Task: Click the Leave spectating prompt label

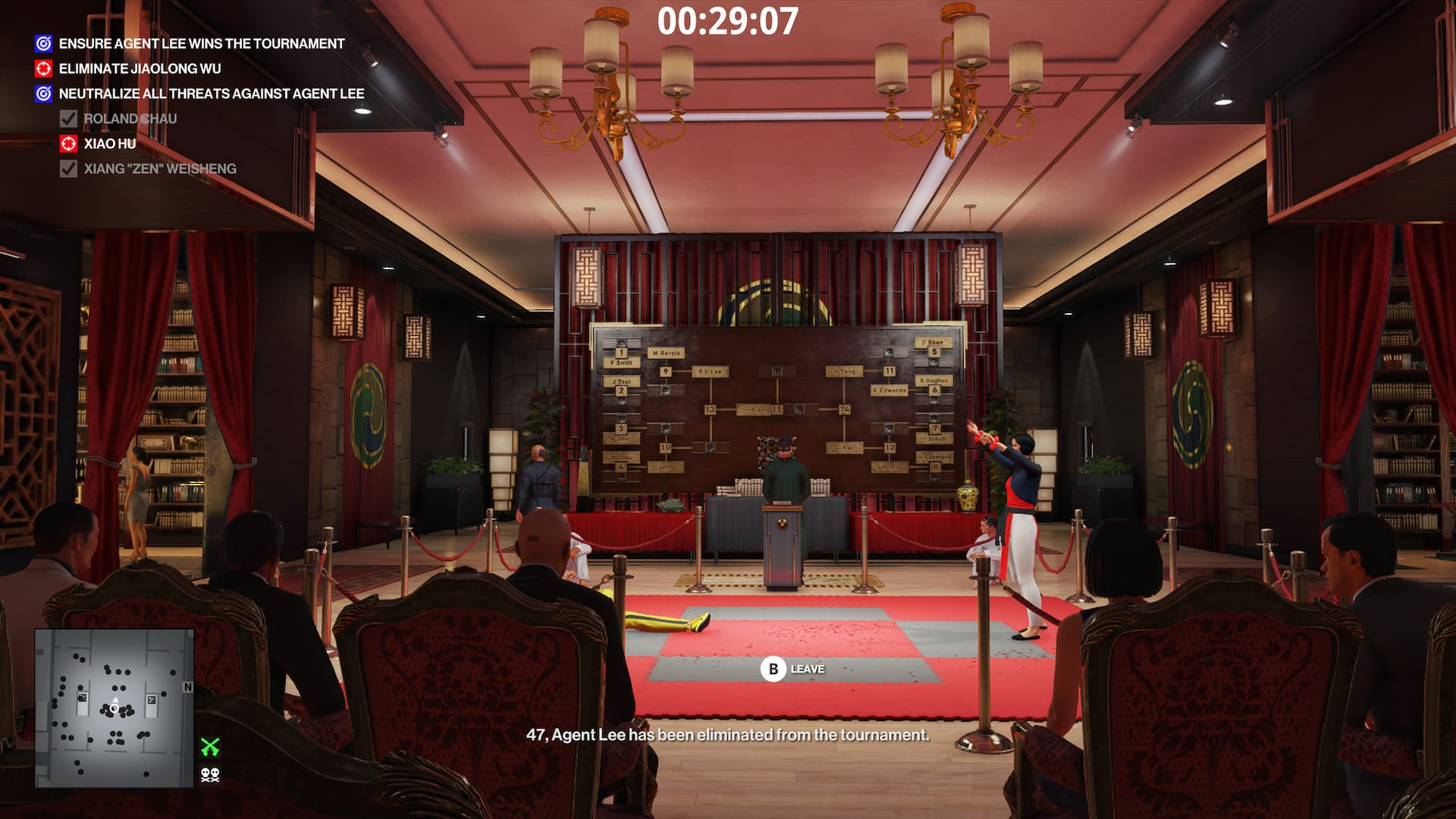Action: (807, 669)
